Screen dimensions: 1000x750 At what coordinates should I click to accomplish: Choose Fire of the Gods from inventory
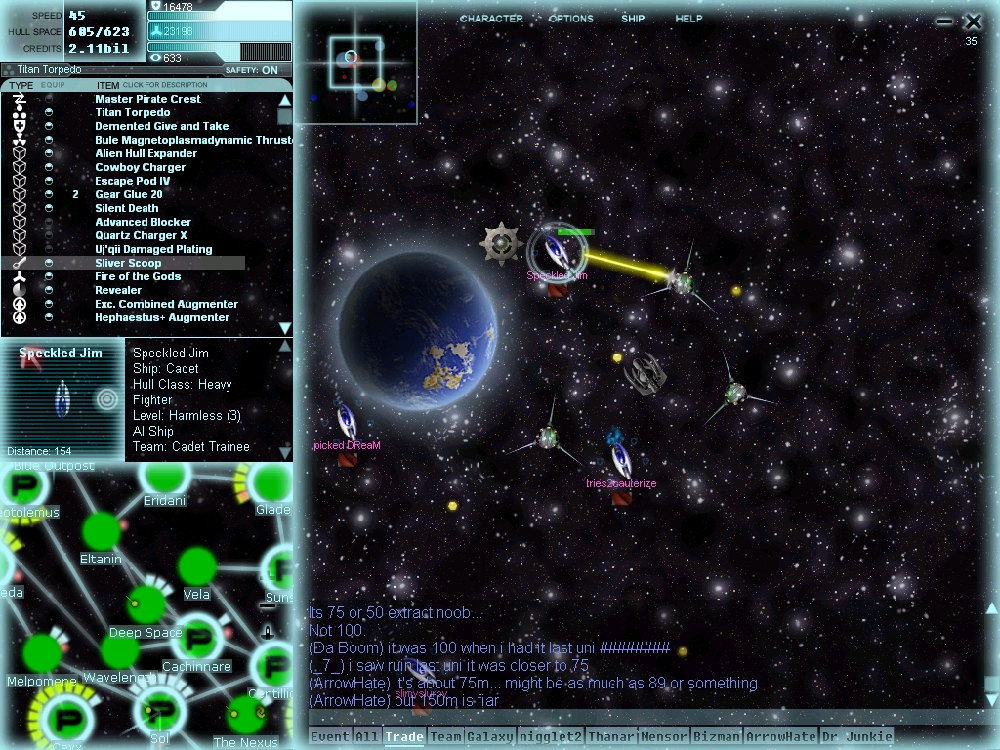(138, 277)
